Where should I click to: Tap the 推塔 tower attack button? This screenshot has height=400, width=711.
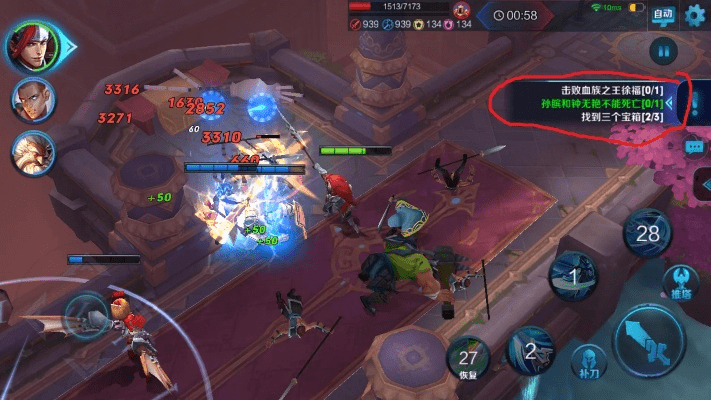click(x=681, y=282)
